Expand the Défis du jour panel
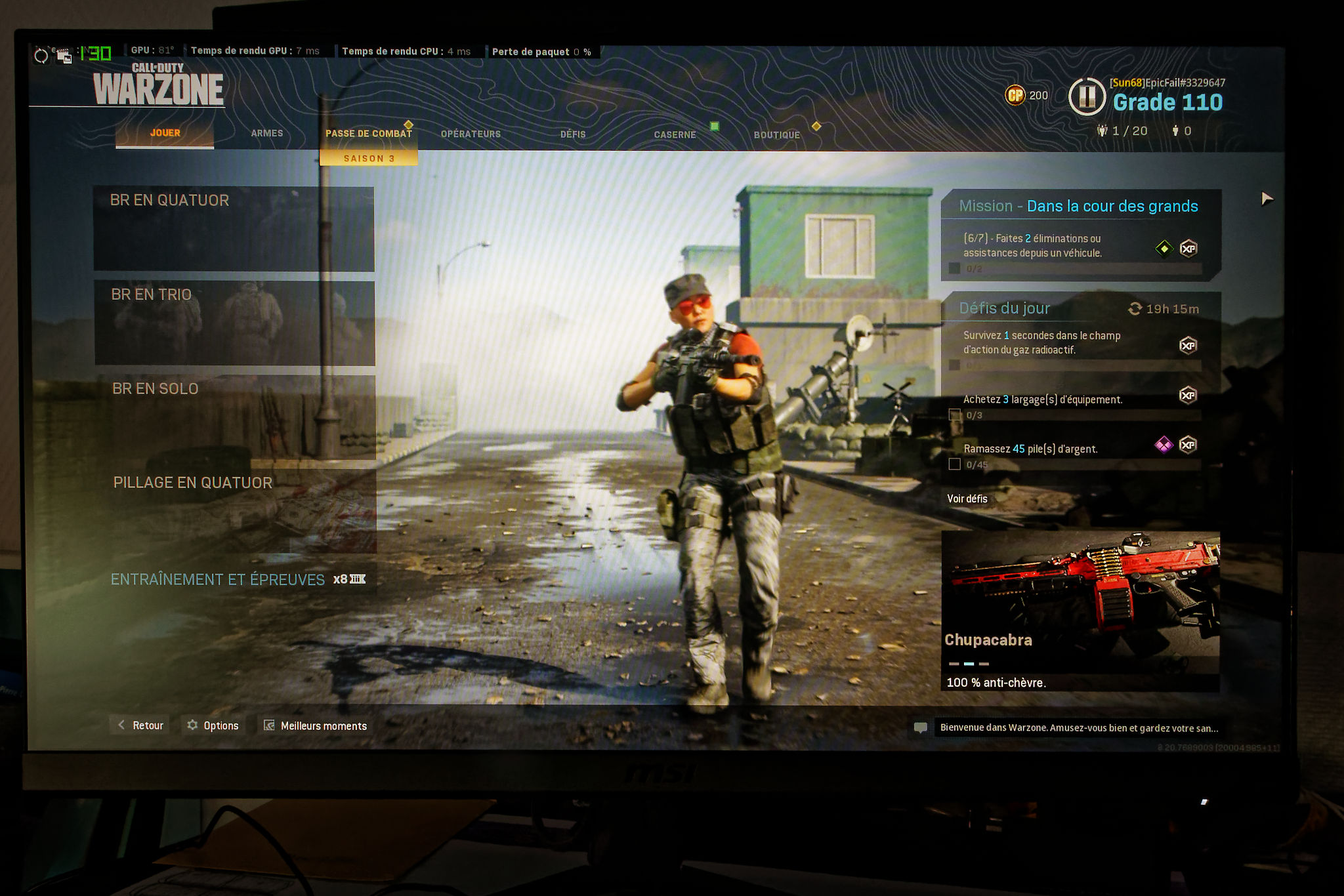This screenshot has height=896, width=1344. pyautogui.click(x=1004, y=308)
